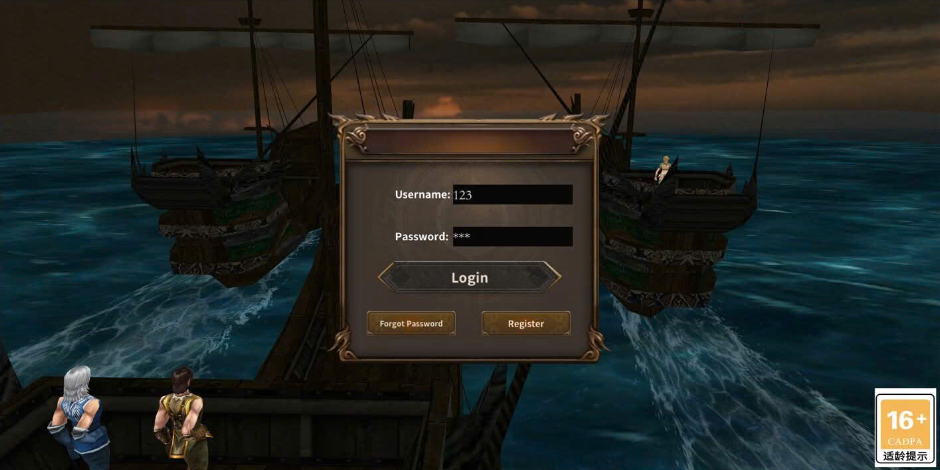Click the Username input field
Image resolution: width=940 pixels, height=470 pixels.
coord(512,195)
